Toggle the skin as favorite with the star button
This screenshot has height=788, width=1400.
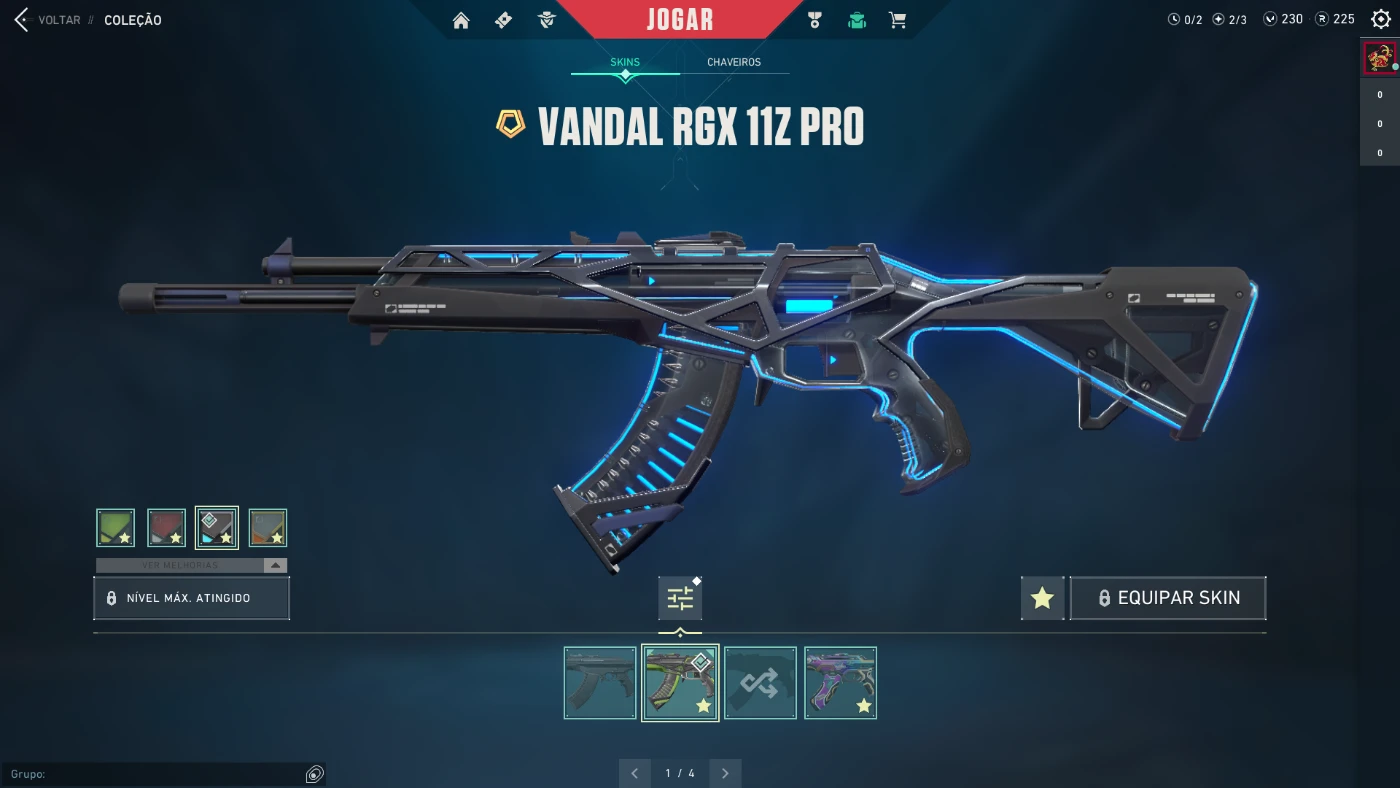pos(1042,597)
